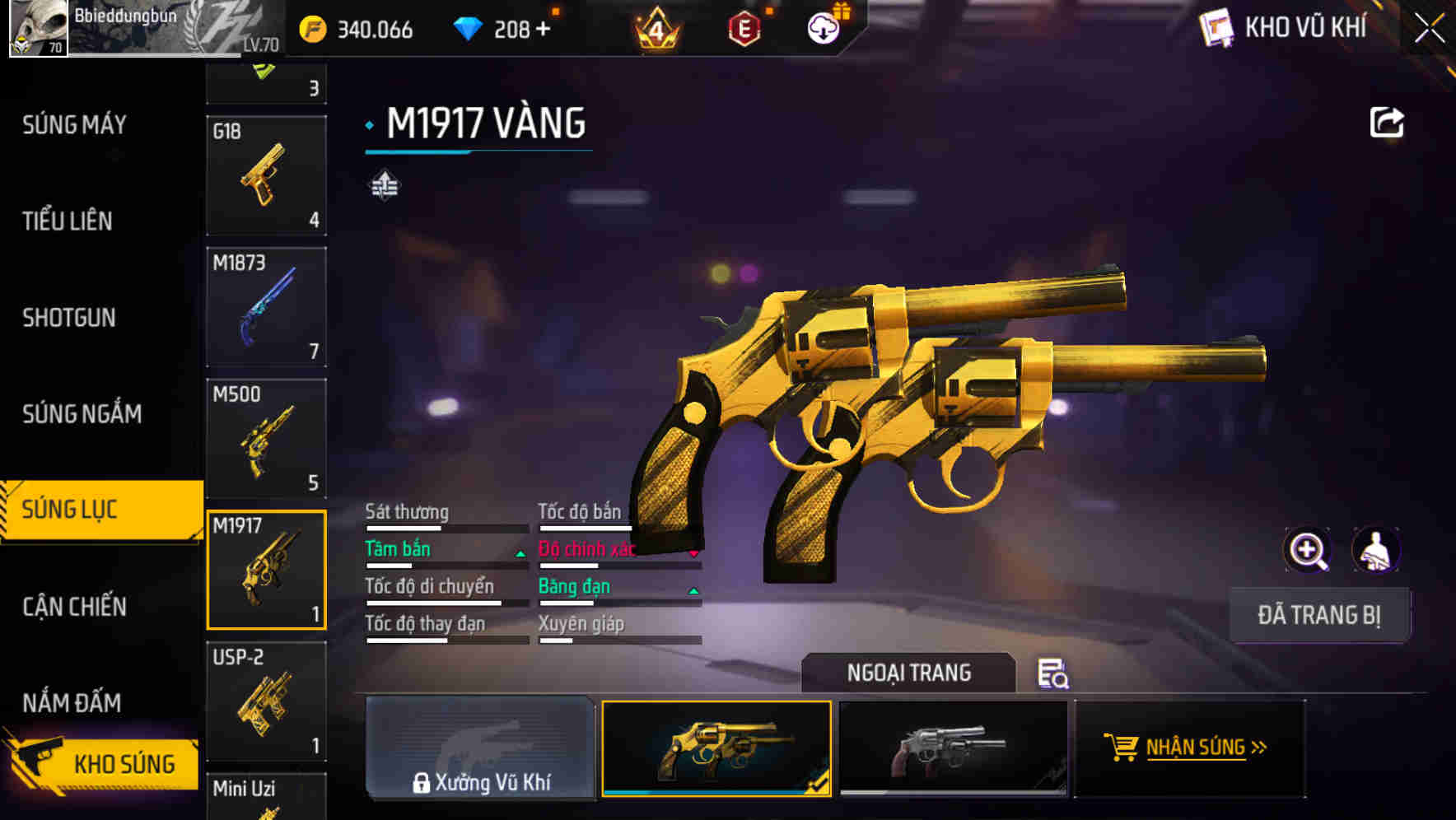Select the default silver M1917 skin thumbnail
Viewport: 1456px width, 820px height.
click(x=952, y=748)
